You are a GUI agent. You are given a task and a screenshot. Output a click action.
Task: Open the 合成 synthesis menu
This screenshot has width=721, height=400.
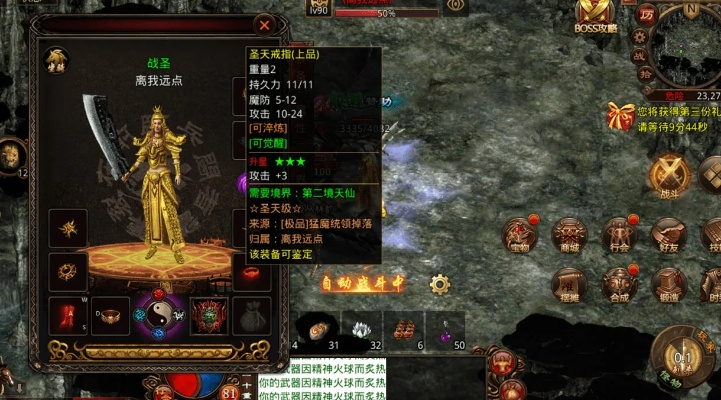(x=618, y=286)
